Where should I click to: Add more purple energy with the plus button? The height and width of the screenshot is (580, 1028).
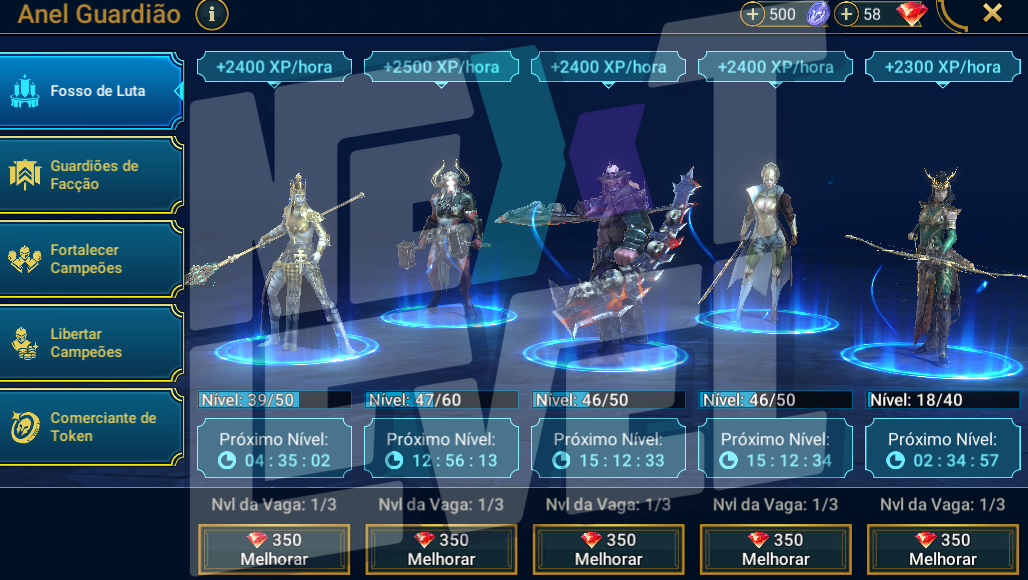[x=753, y=14]
